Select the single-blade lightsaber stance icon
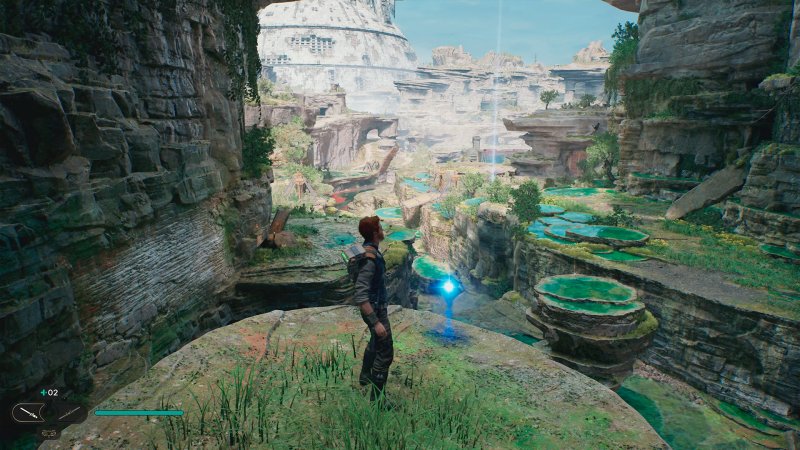 pos(27,412)
